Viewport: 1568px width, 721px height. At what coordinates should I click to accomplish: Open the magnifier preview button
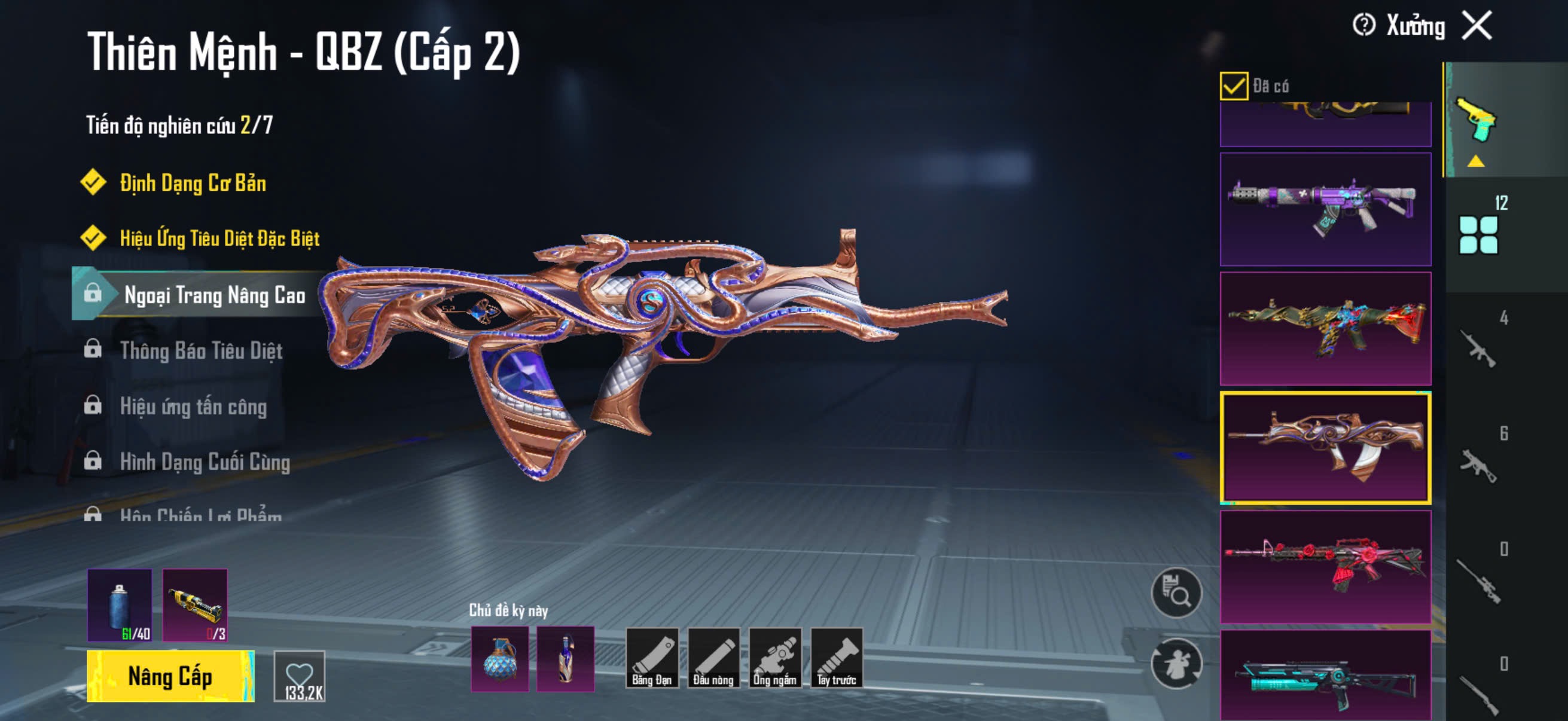(1176, 592)
